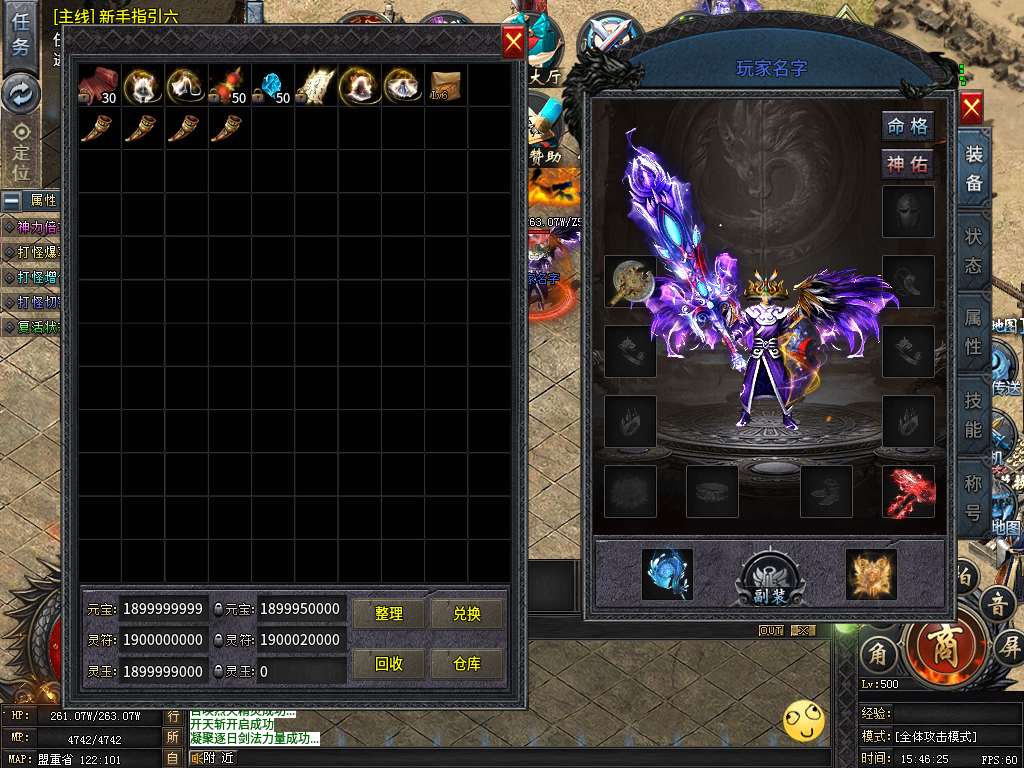The image size is (1024, 768).
Task: Click the 回收 recycle button
Action: click(389, 664)
